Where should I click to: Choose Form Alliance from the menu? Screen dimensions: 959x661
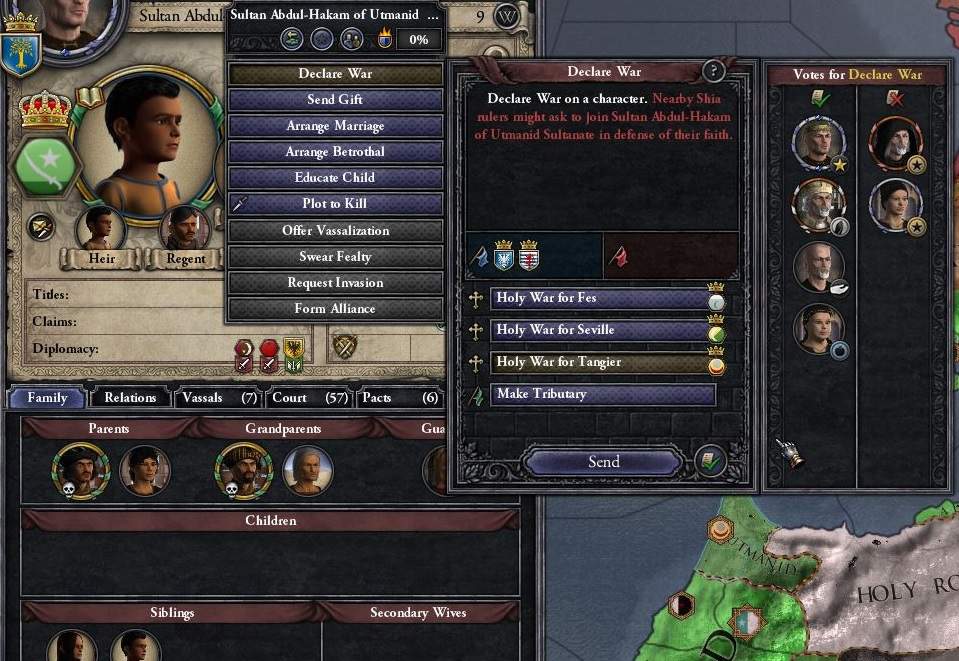[x=335, y=309]
